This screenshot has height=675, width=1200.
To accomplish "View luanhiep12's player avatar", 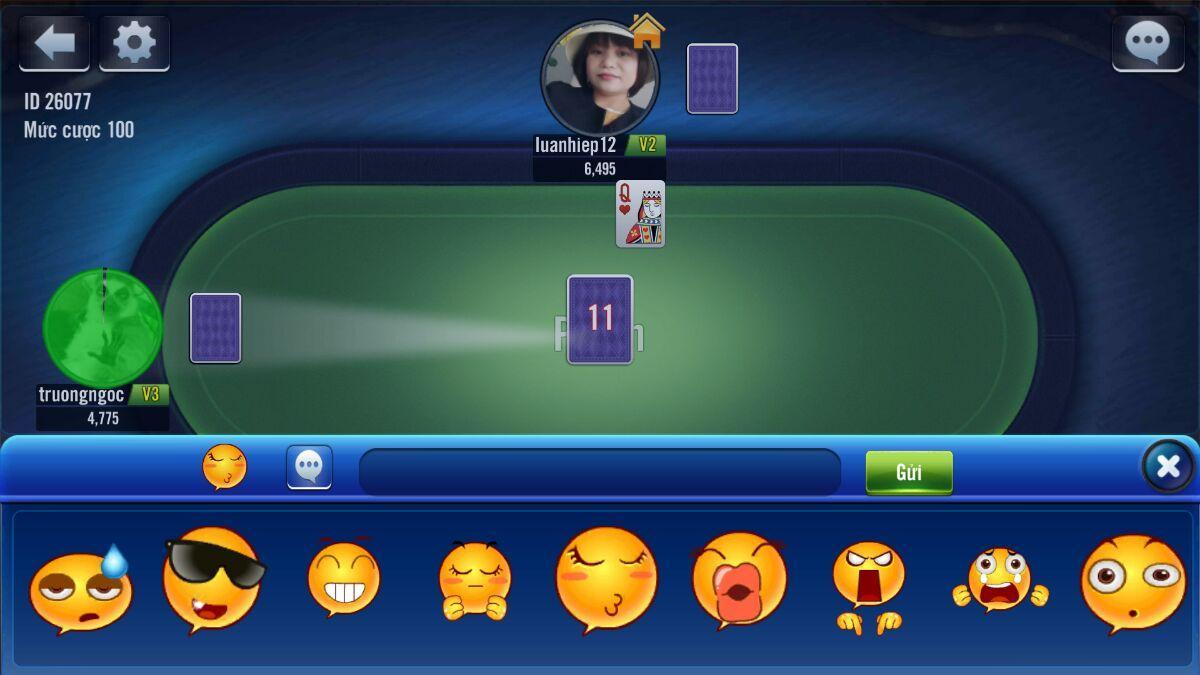I will [x=600, y=78].
